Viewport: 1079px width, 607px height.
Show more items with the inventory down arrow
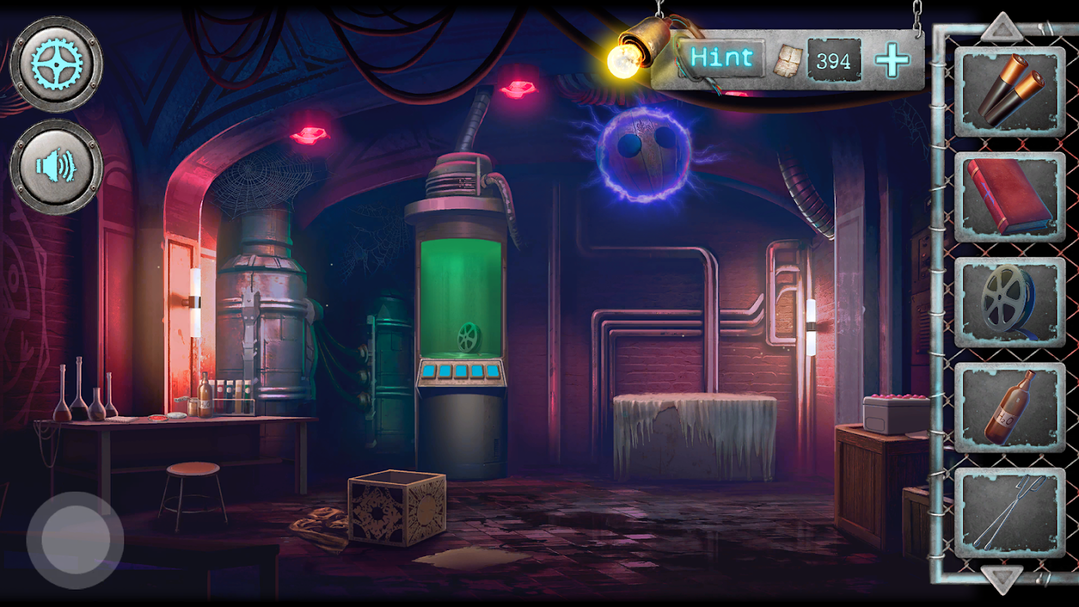[x=1001, y=577]
